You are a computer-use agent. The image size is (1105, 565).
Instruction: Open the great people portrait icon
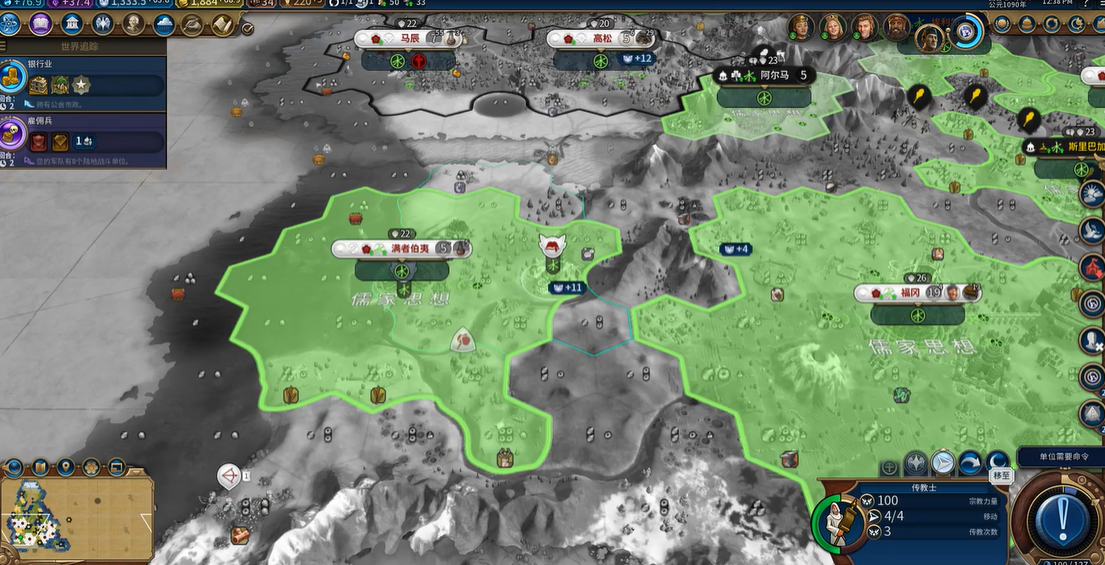tap(133, 23)
